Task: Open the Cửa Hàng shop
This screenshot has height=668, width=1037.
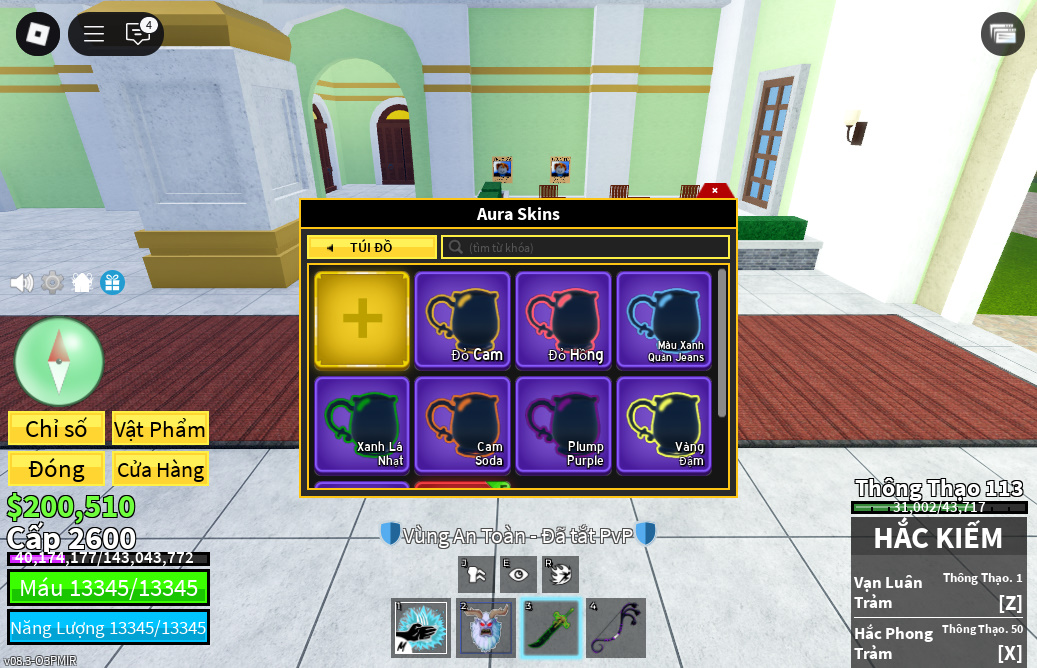Action: (x=160, y=469)
